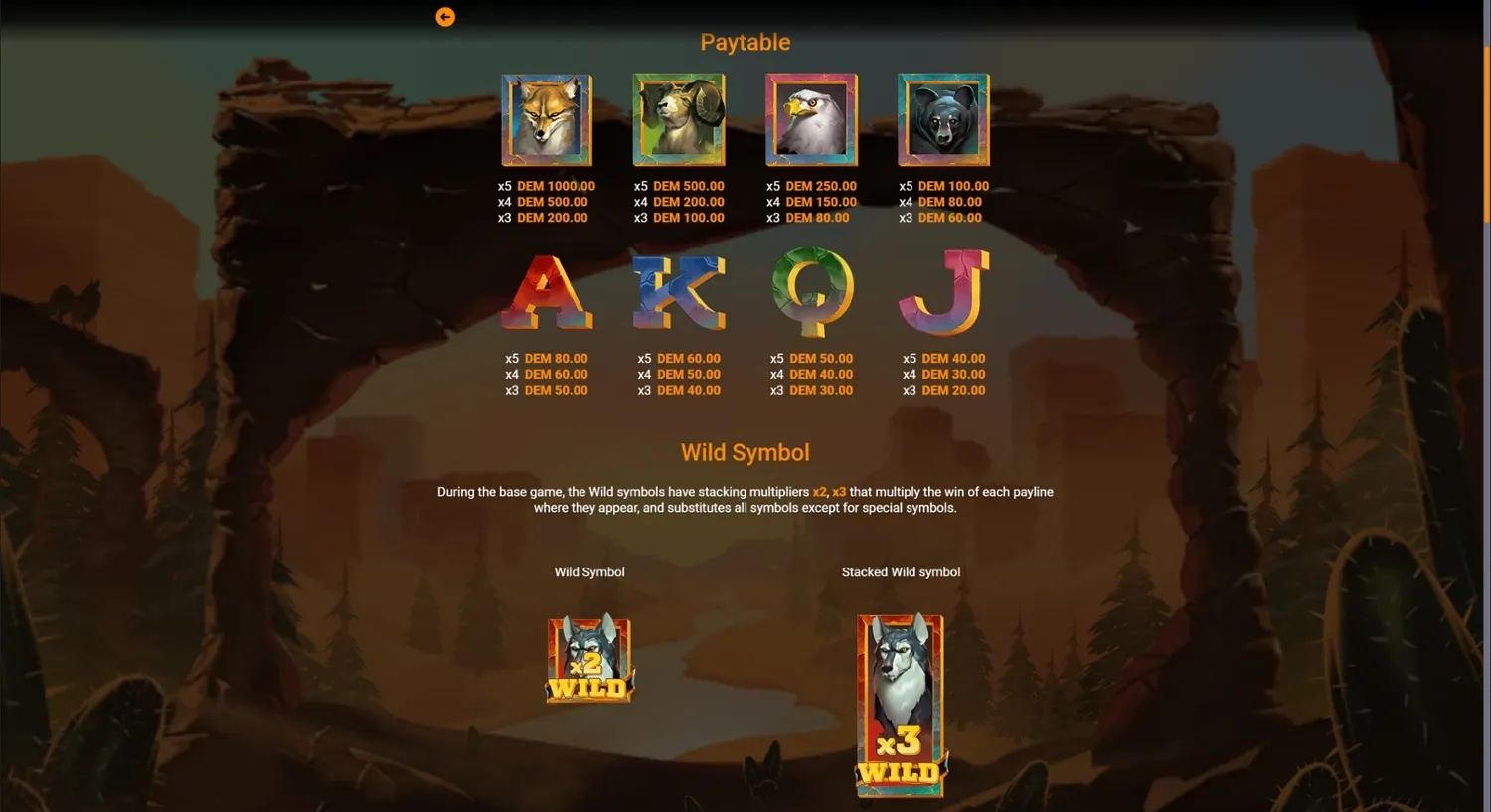
Task: Click the black bear symbol icon
Action: tap(943, 119)
